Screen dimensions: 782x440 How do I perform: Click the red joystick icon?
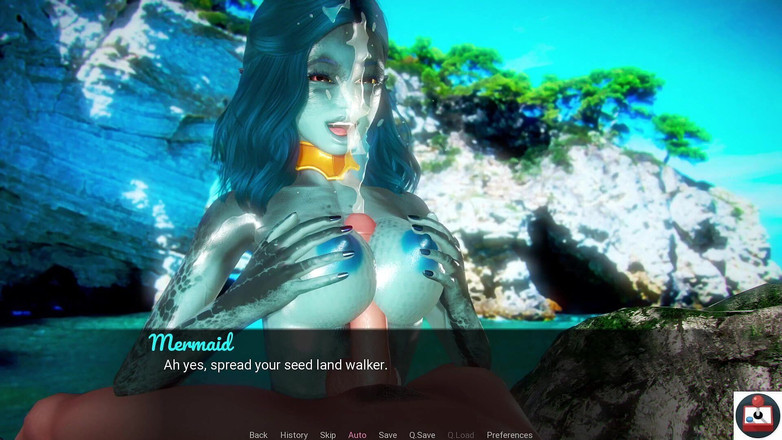tap(757, 414)
